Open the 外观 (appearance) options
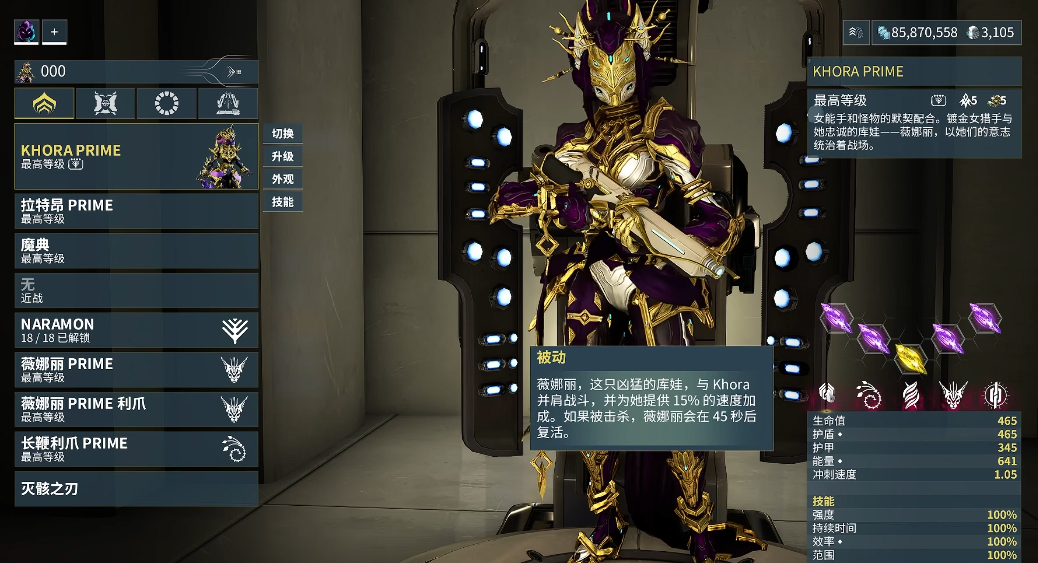 [x=282, y=180]
